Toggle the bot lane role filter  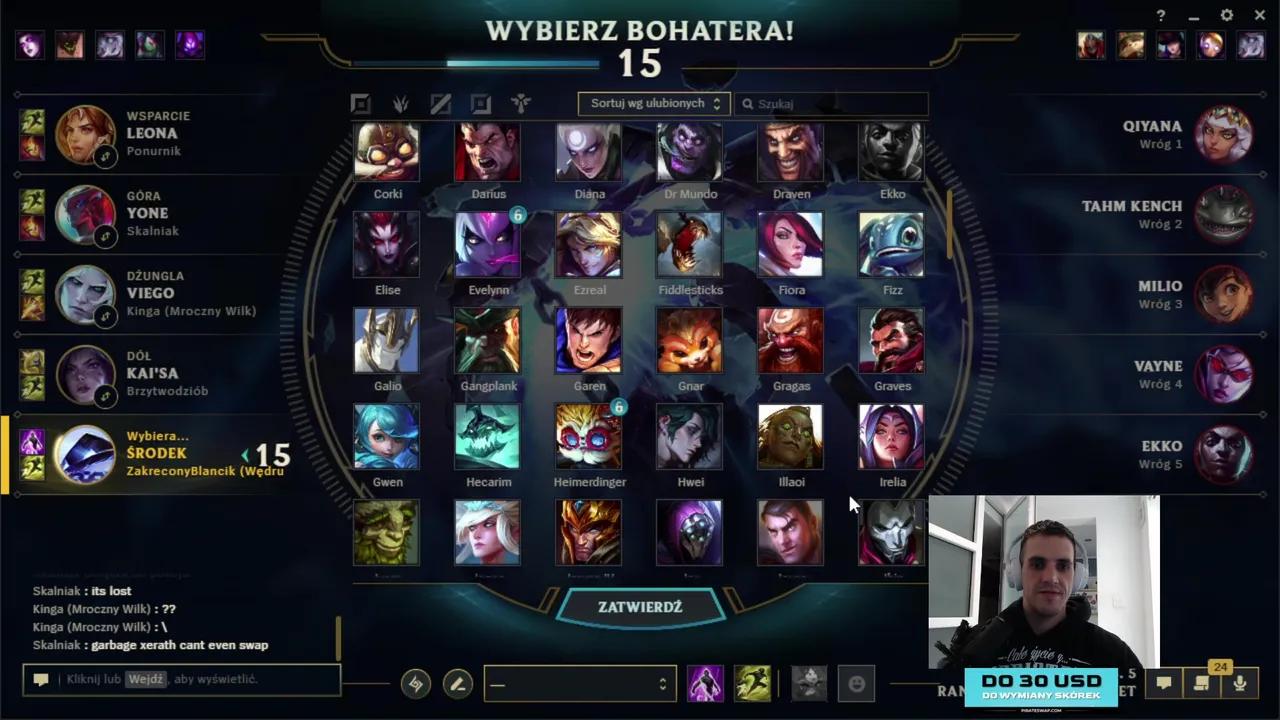[480, 103]
